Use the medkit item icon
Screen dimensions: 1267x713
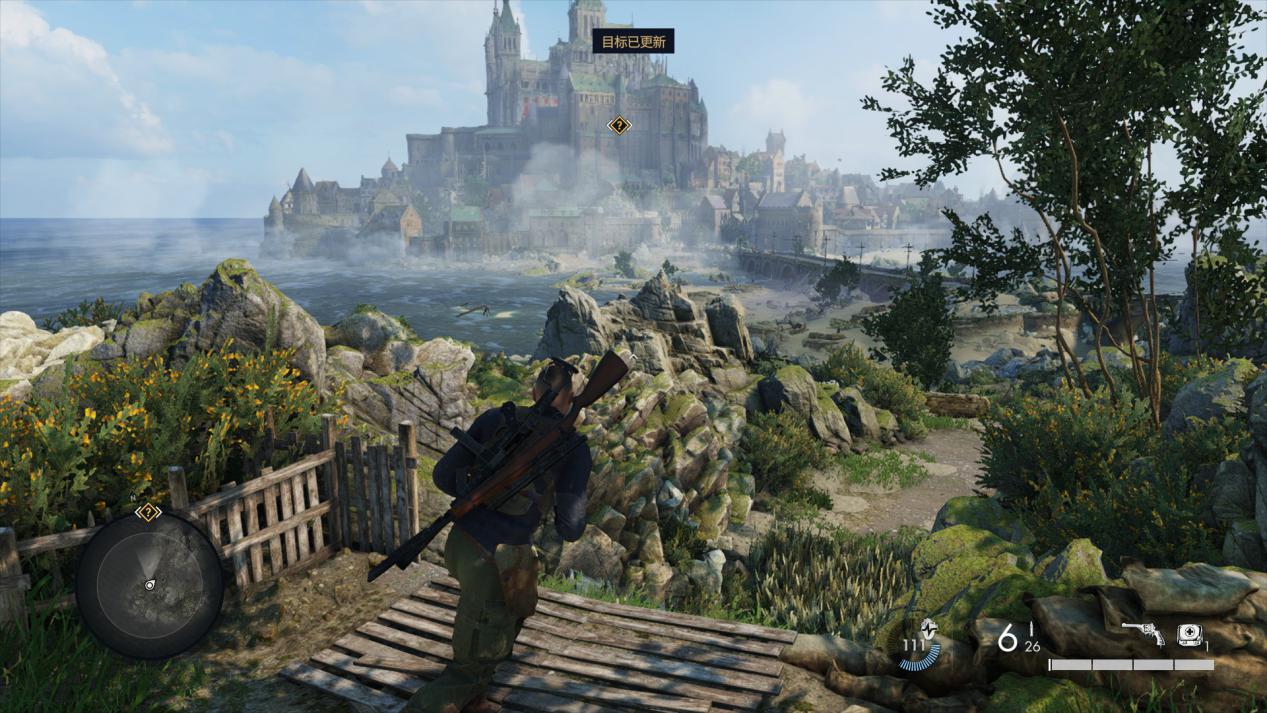[1188, 633]
